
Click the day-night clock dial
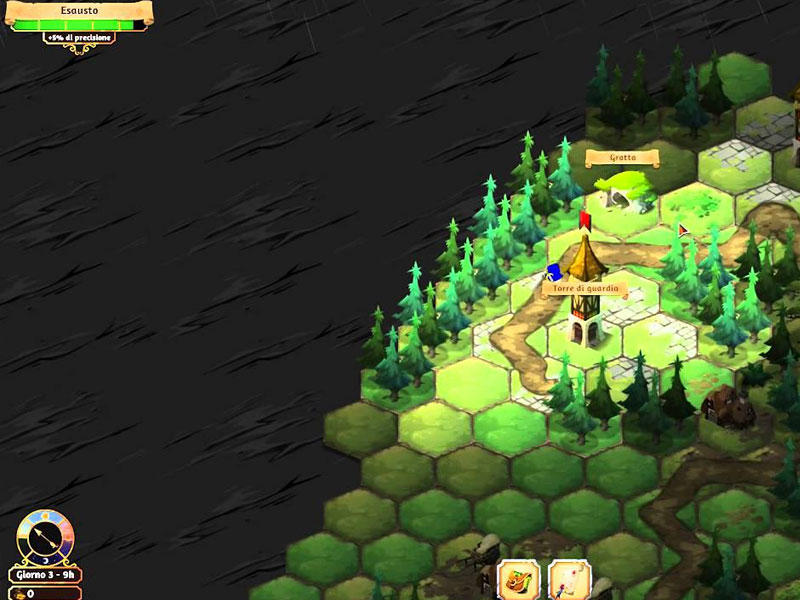tap(45, 537)
